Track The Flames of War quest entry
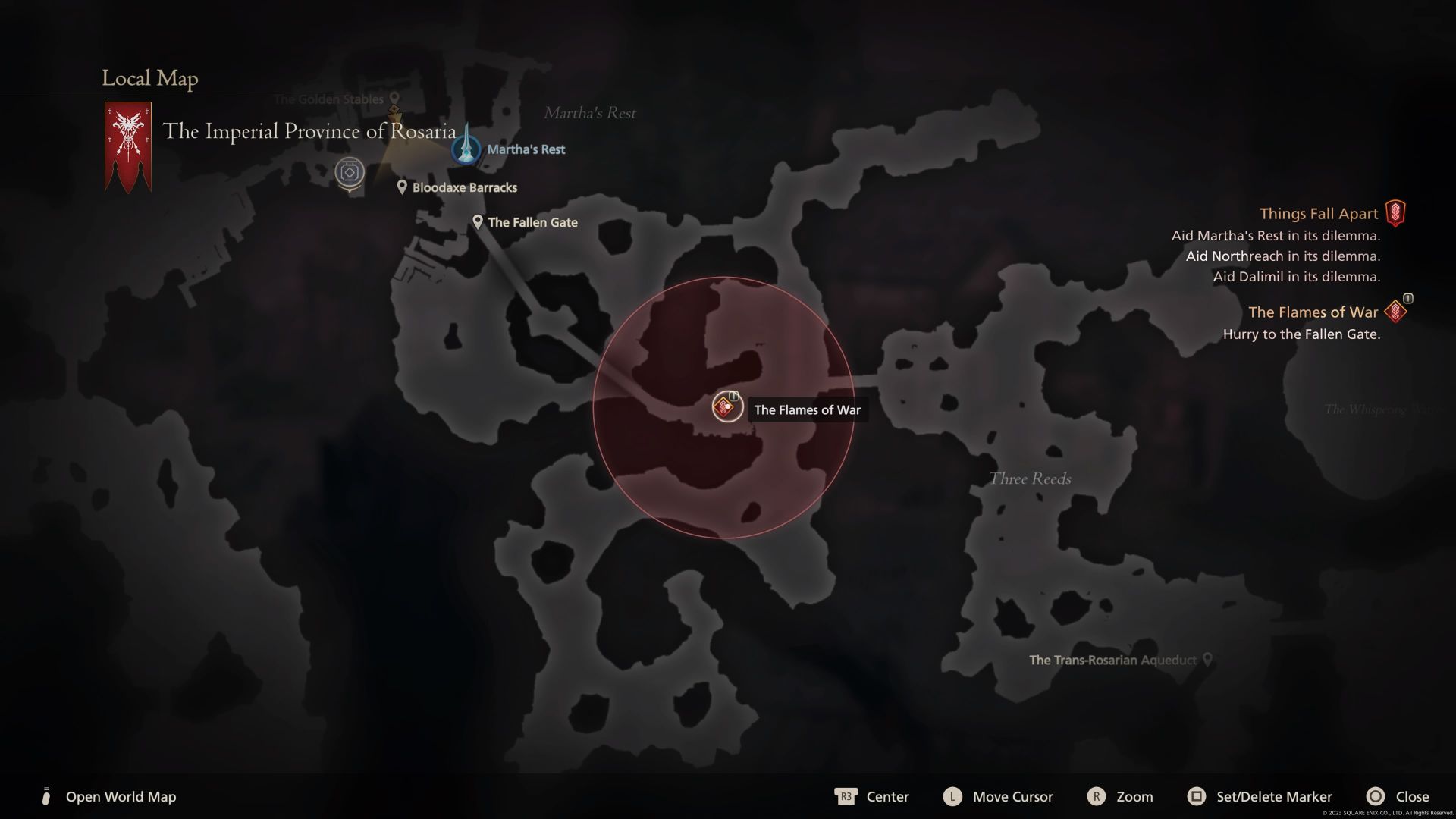 point(1313,312)
